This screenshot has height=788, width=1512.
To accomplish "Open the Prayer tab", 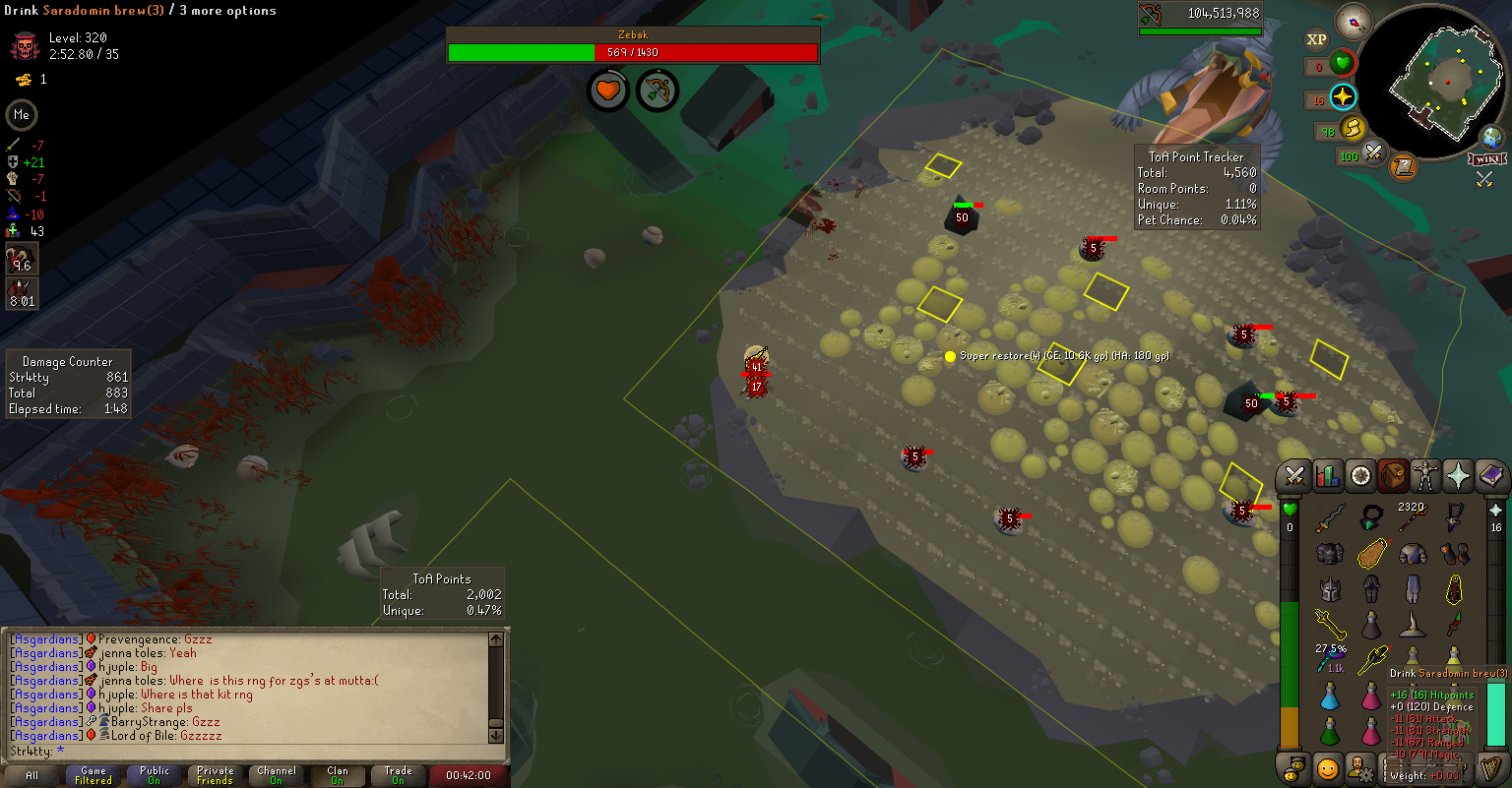I will [x=1458, y=476].
